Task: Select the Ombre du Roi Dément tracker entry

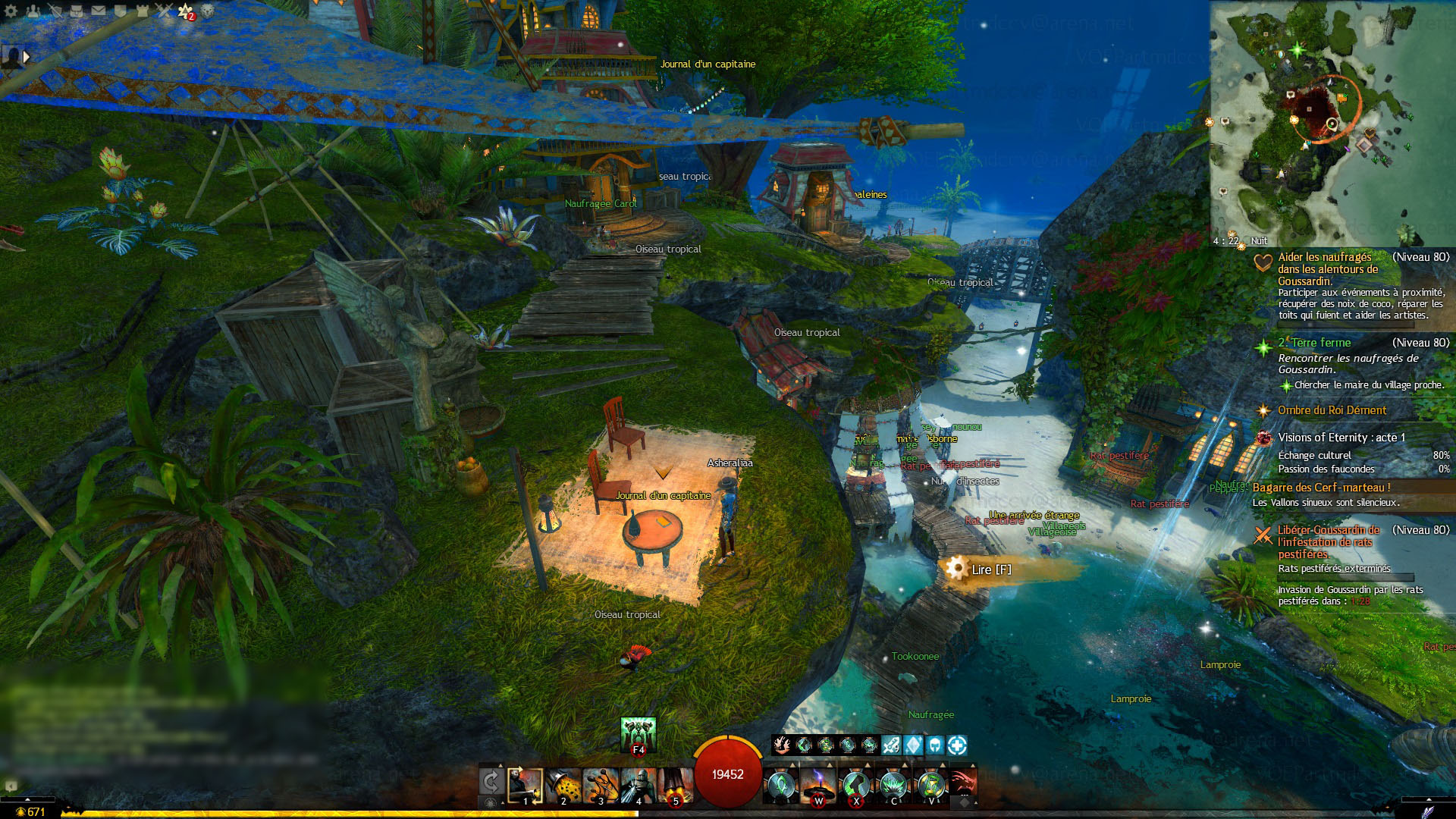Action: [x=1332, y=410]
